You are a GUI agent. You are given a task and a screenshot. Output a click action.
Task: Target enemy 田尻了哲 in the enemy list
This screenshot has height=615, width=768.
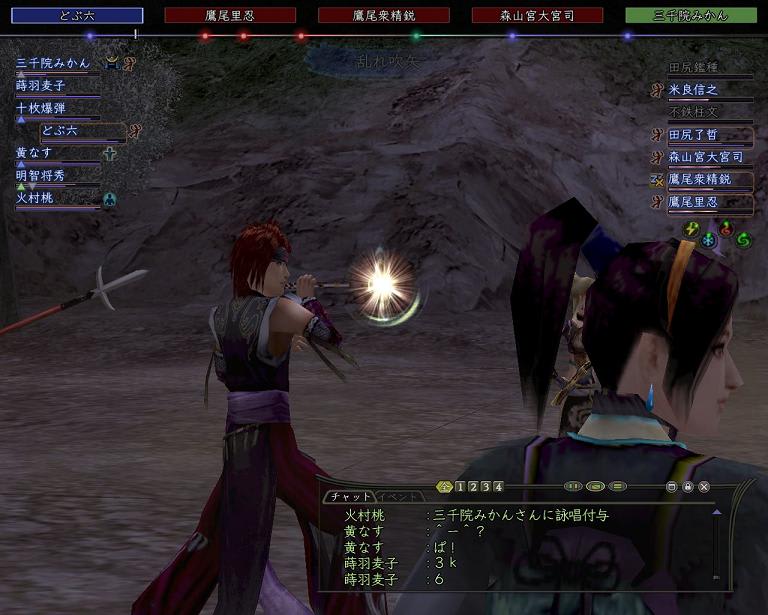(x=708, y=135)
